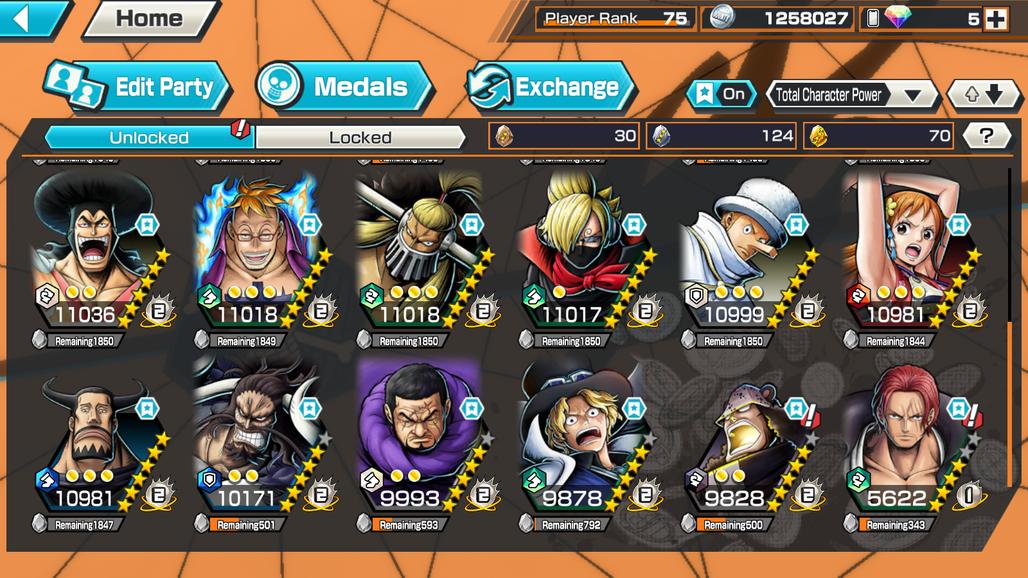Add more rainbow diamonds with the plus button
Viewport: 1028px width, 578px height.
tap(995, 18)
